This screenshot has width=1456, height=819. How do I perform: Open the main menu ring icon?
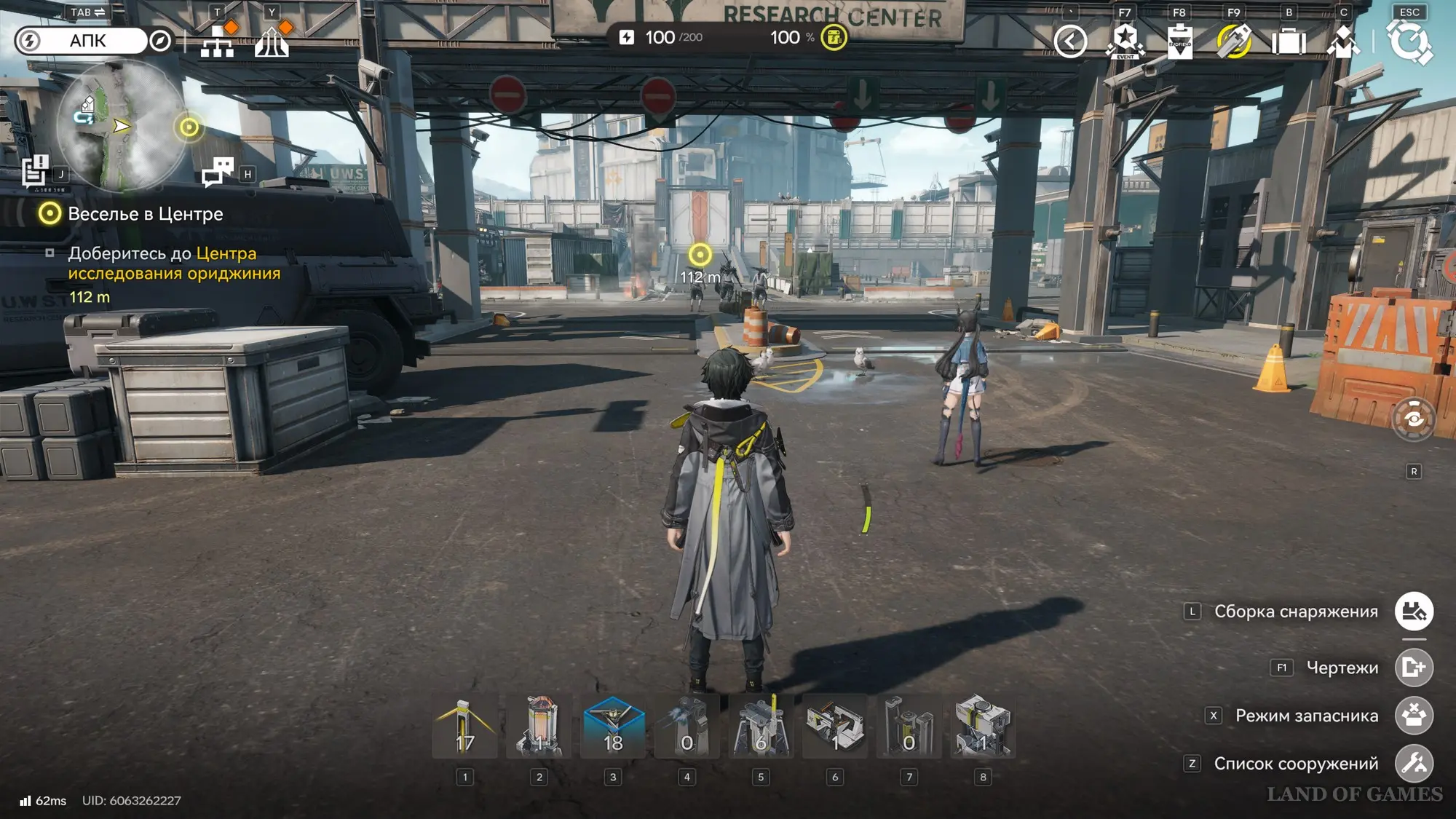1409,41
